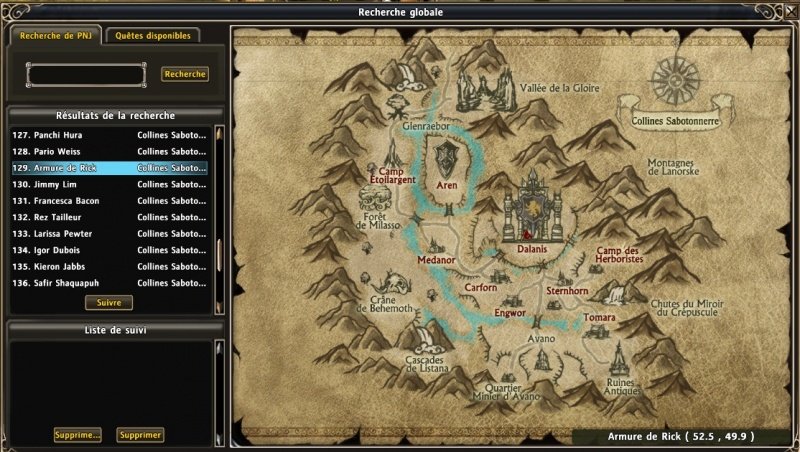The image size is (800, 452).
Task: Click the Supprimer button in tracking list
Action: (140, 435)
